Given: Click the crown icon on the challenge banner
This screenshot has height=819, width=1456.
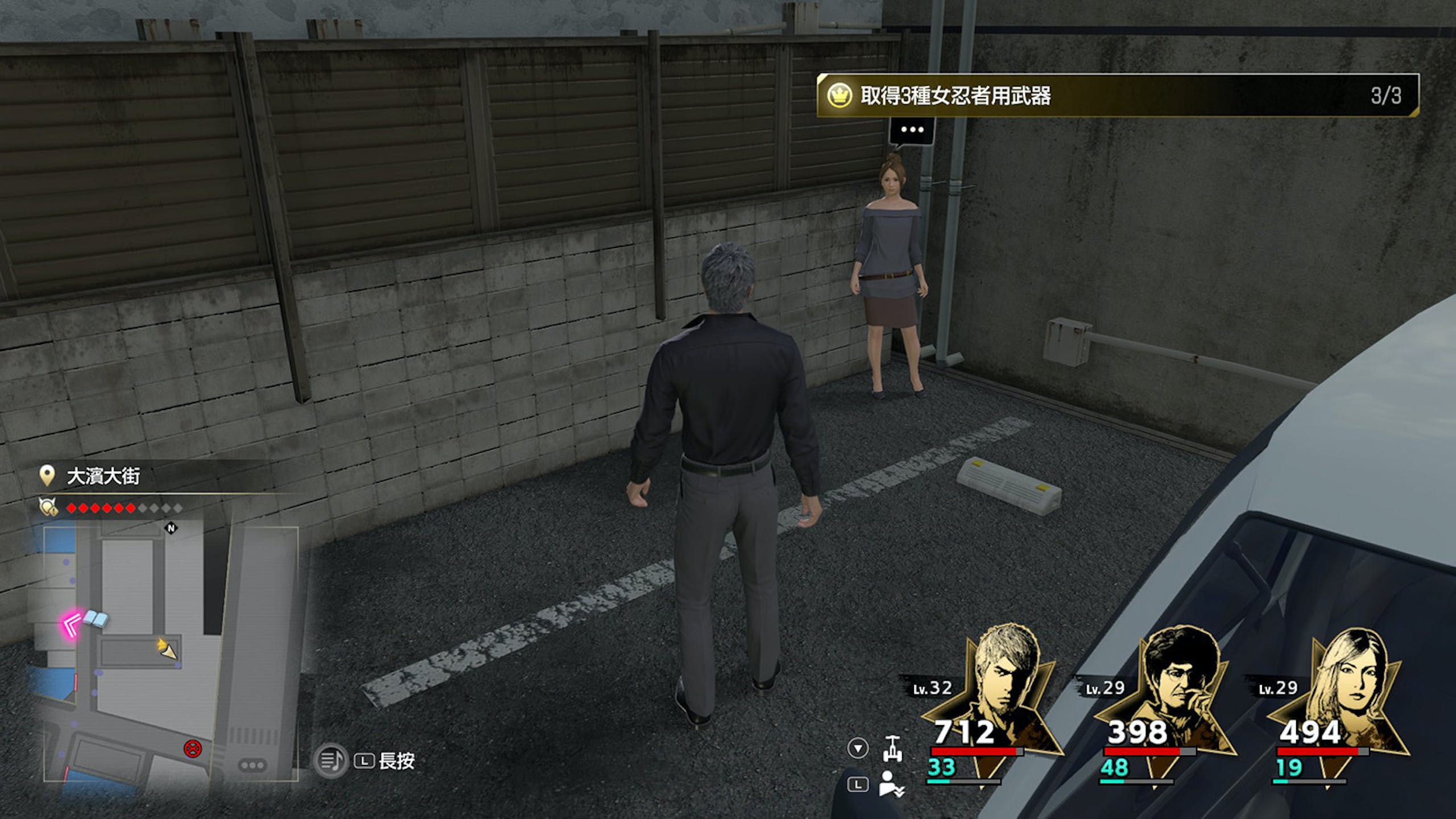Looking at the screenshot, I should coord(838,96).
